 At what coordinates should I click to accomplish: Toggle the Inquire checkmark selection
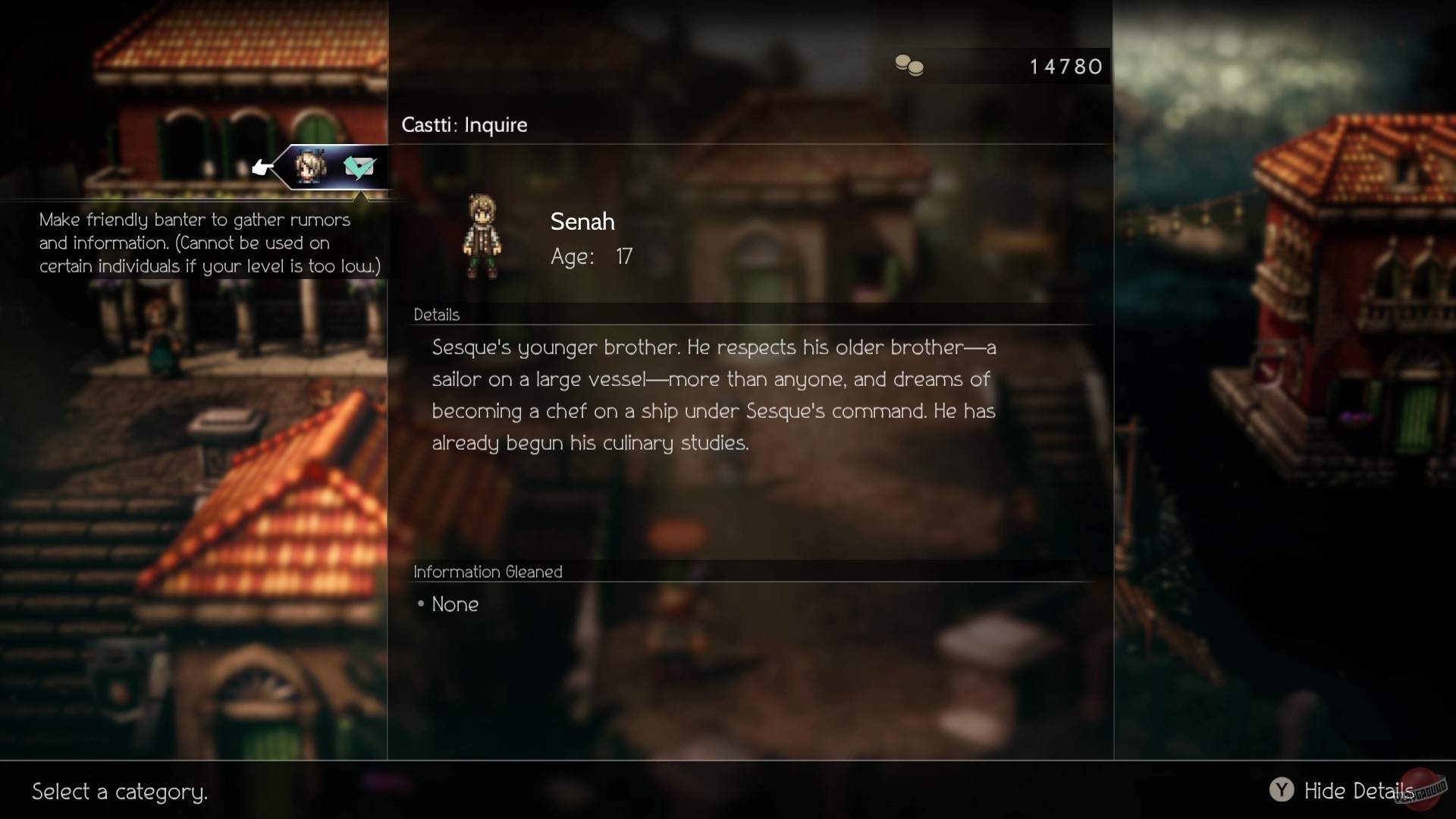point(360,168)
